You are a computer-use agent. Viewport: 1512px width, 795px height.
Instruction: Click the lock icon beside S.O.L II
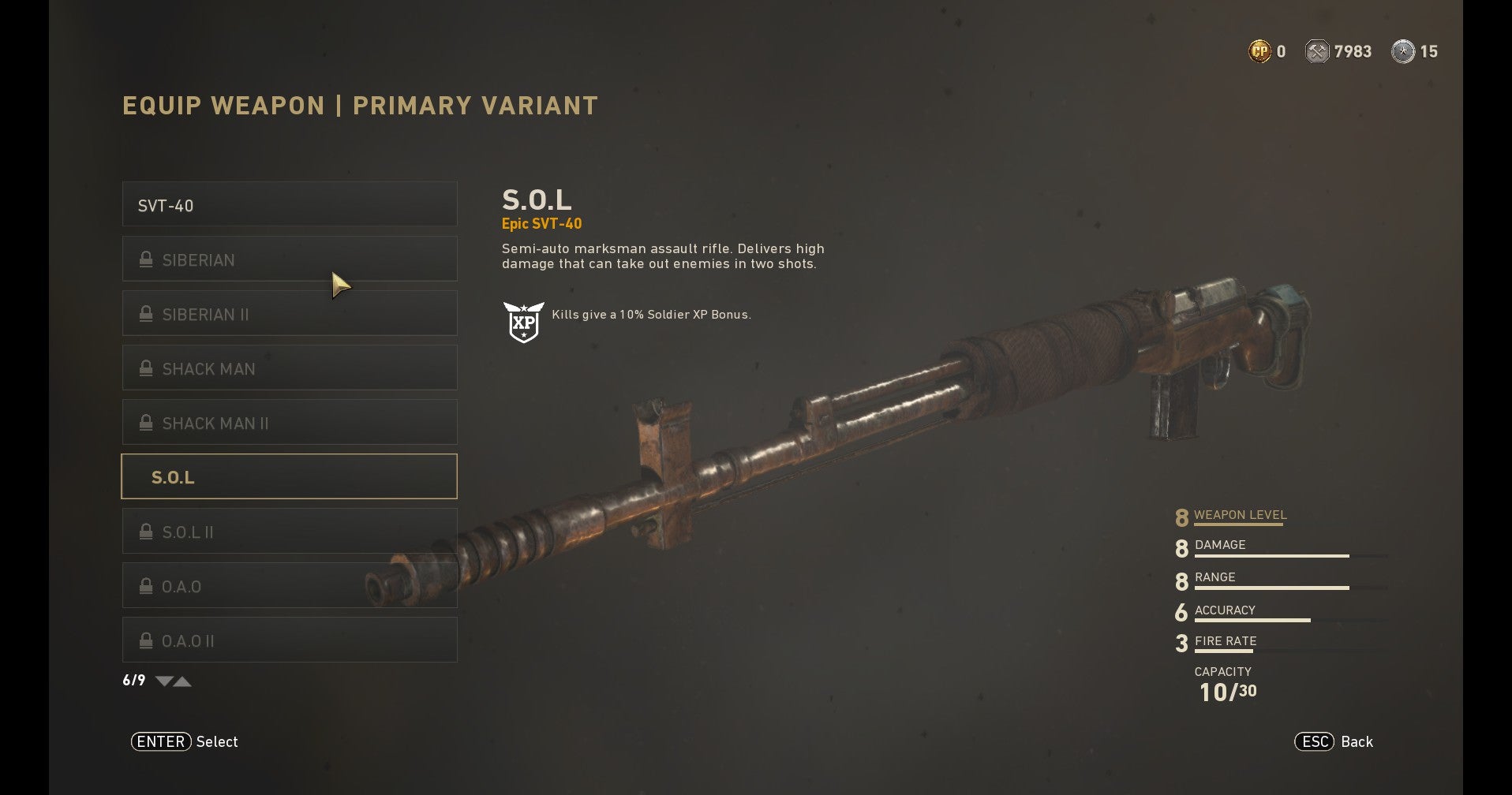click(145, 531)
